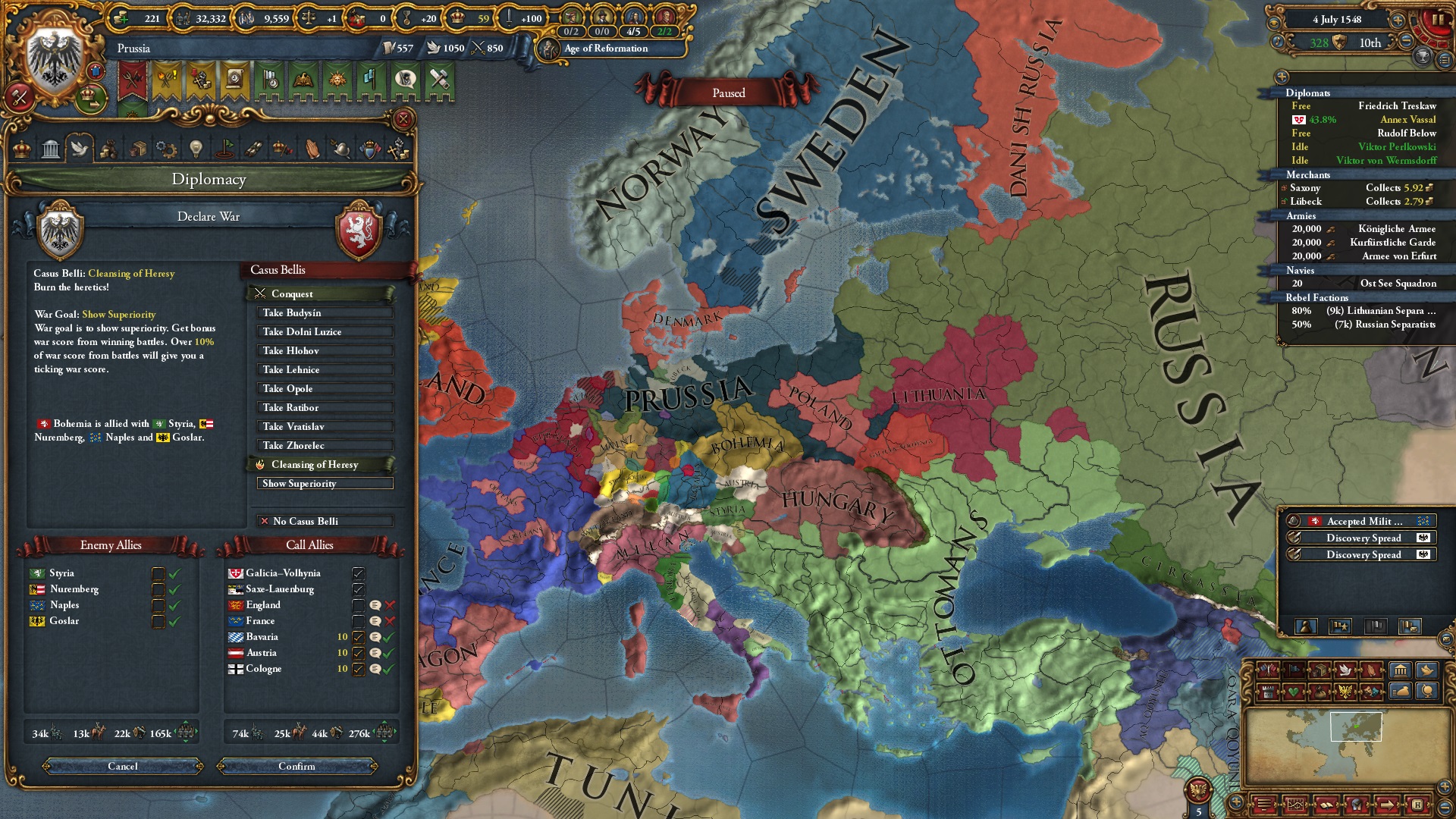
Task: Uncheck Bavaria in the Call Allies list
Action: pyautogui.click(x=359, y=638)
